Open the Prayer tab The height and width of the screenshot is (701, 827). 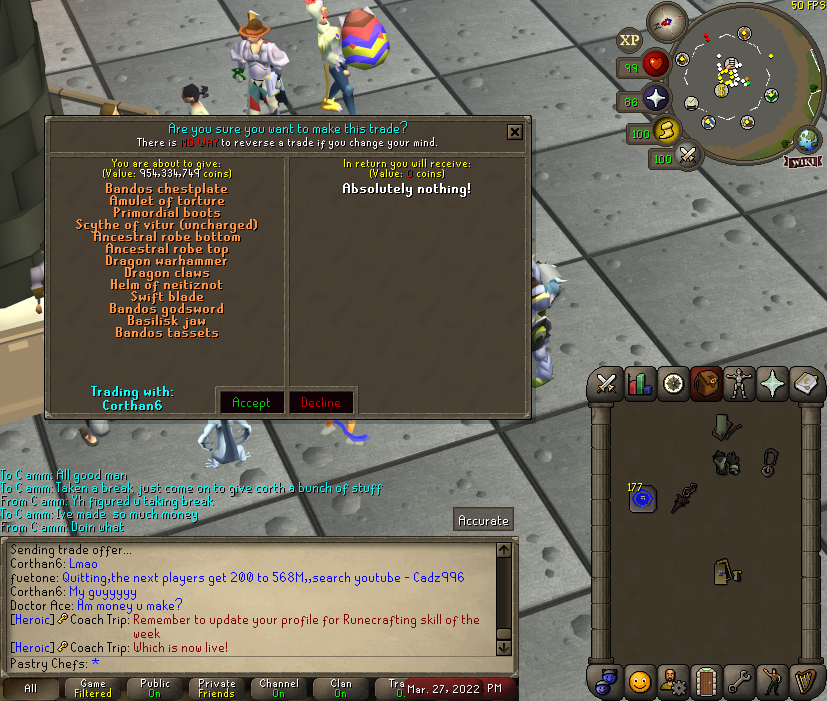(772, 382)
